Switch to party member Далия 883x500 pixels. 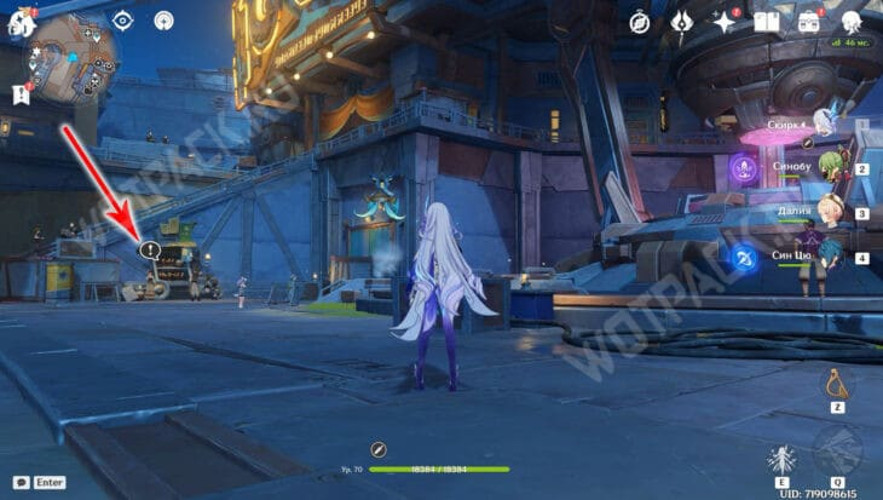(828, 211)
